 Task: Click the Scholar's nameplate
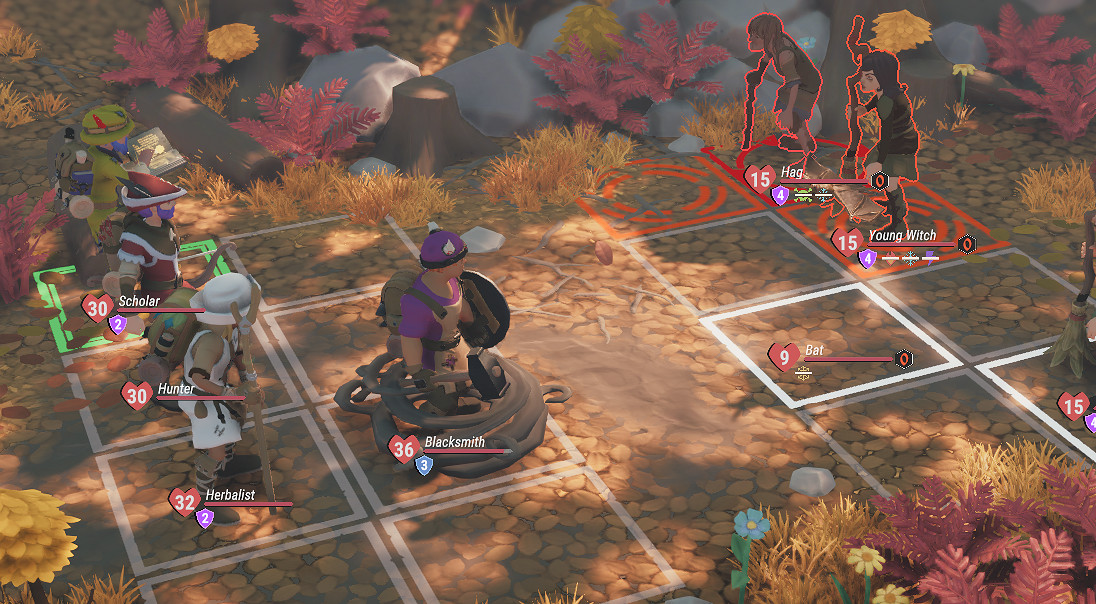click(x=138, y=301)
